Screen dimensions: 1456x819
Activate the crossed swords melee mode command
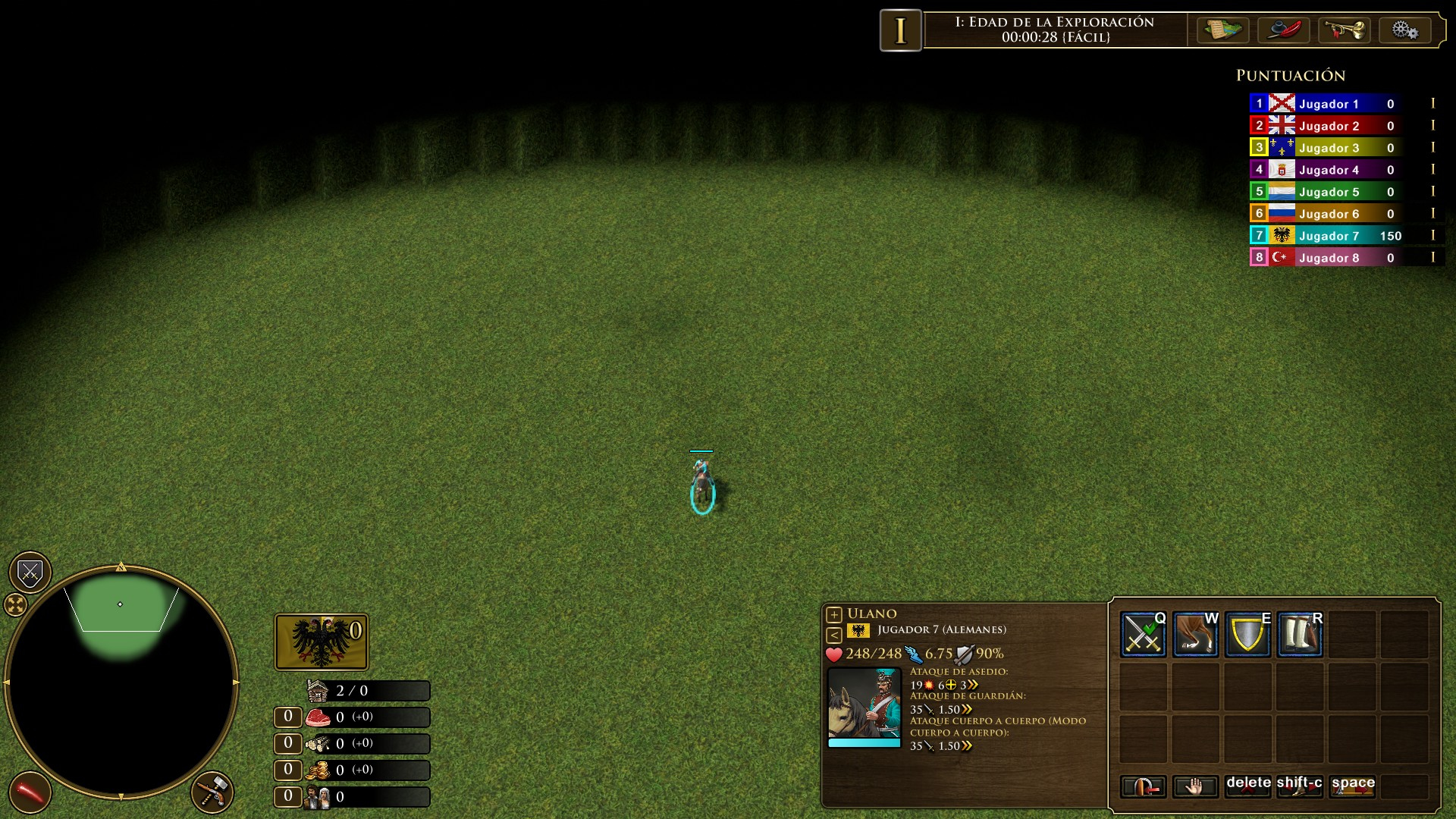tap(1143, 634)
